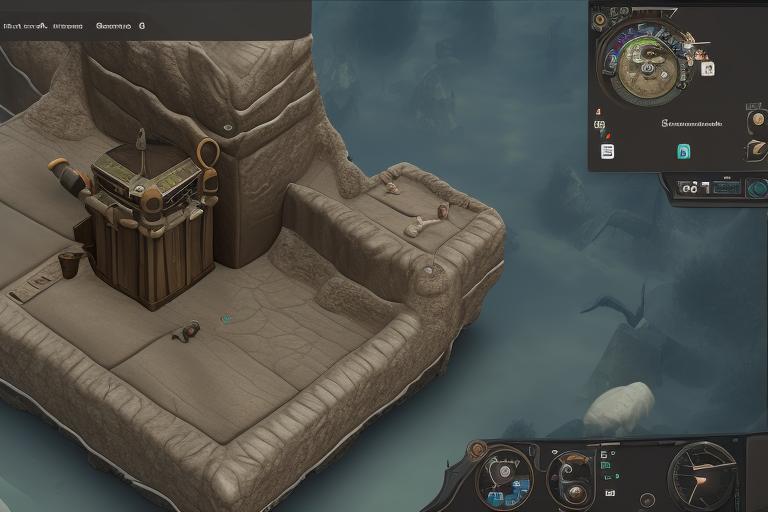The height and width of the screenshot is (512, 768).
Task: Click the round gold button above the minimap
Action: (600, 19)
